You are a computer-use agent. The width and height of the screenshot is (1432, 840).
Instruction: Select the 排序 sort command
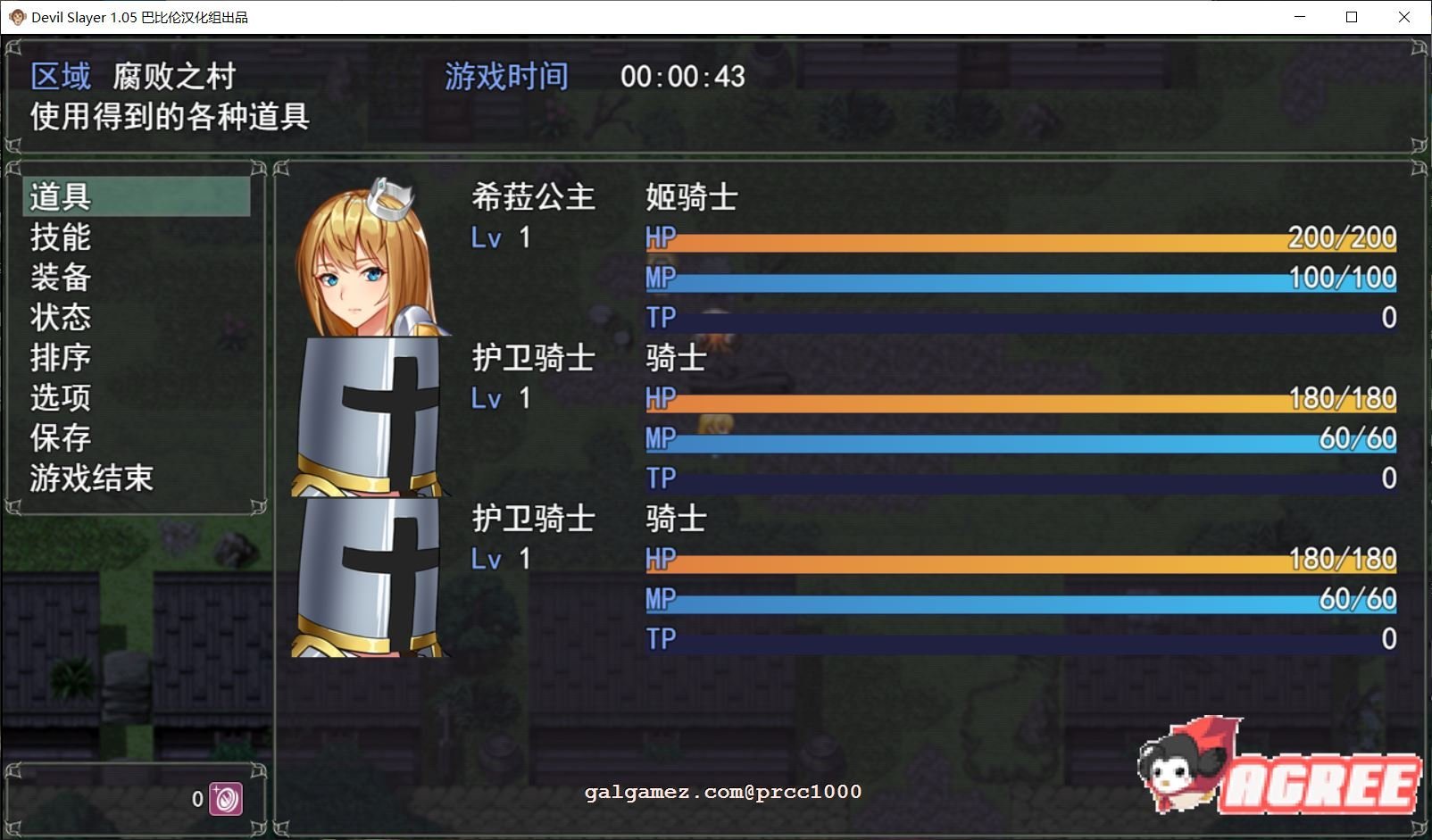pyautogui.click(x=58, y=358)
